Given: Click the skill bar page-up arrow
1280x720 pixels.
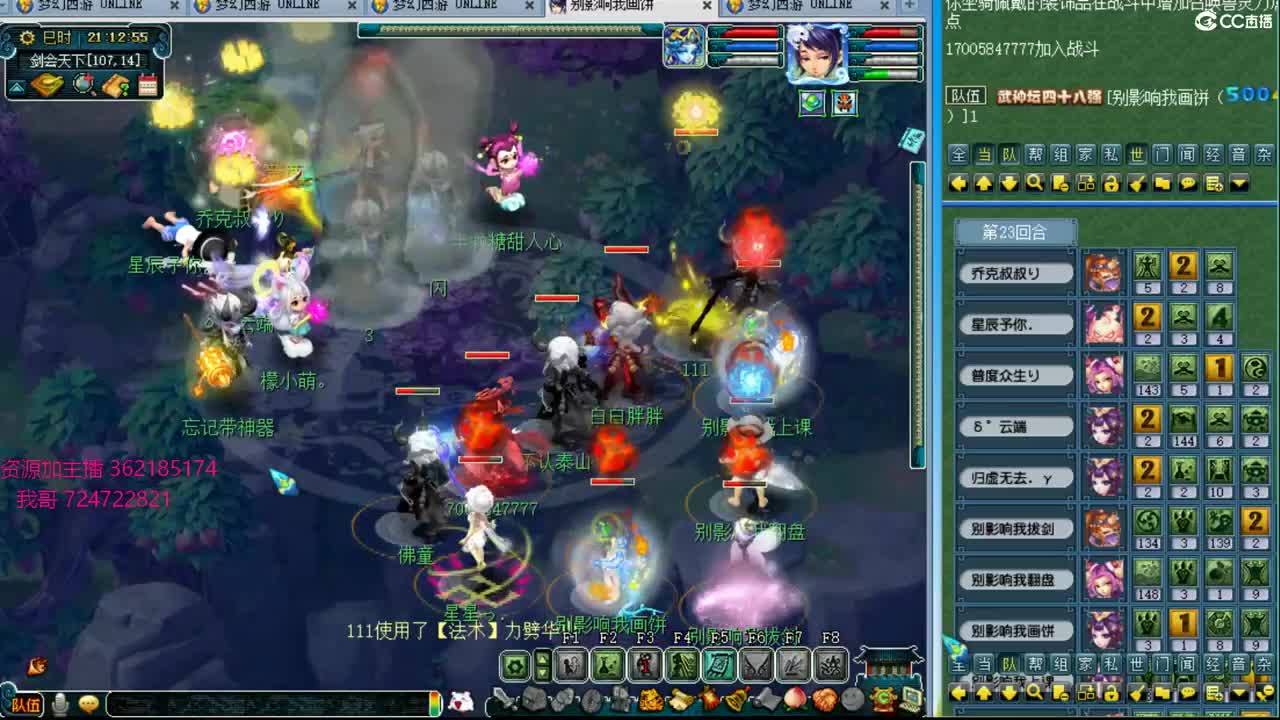Looking at the screenshot, I should [x=541, y=658].
